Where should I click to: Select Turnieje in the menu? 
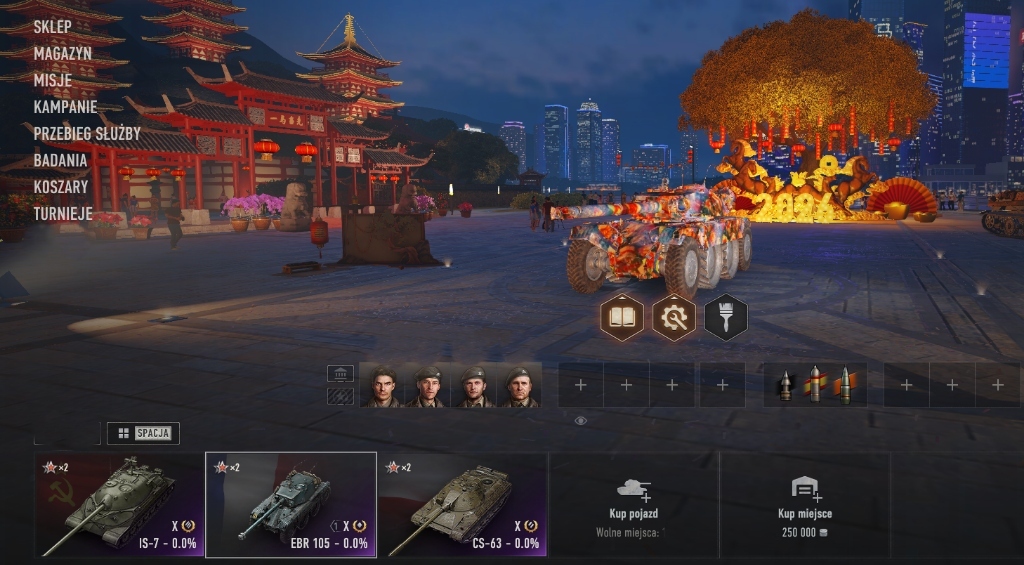click(63, 213)
